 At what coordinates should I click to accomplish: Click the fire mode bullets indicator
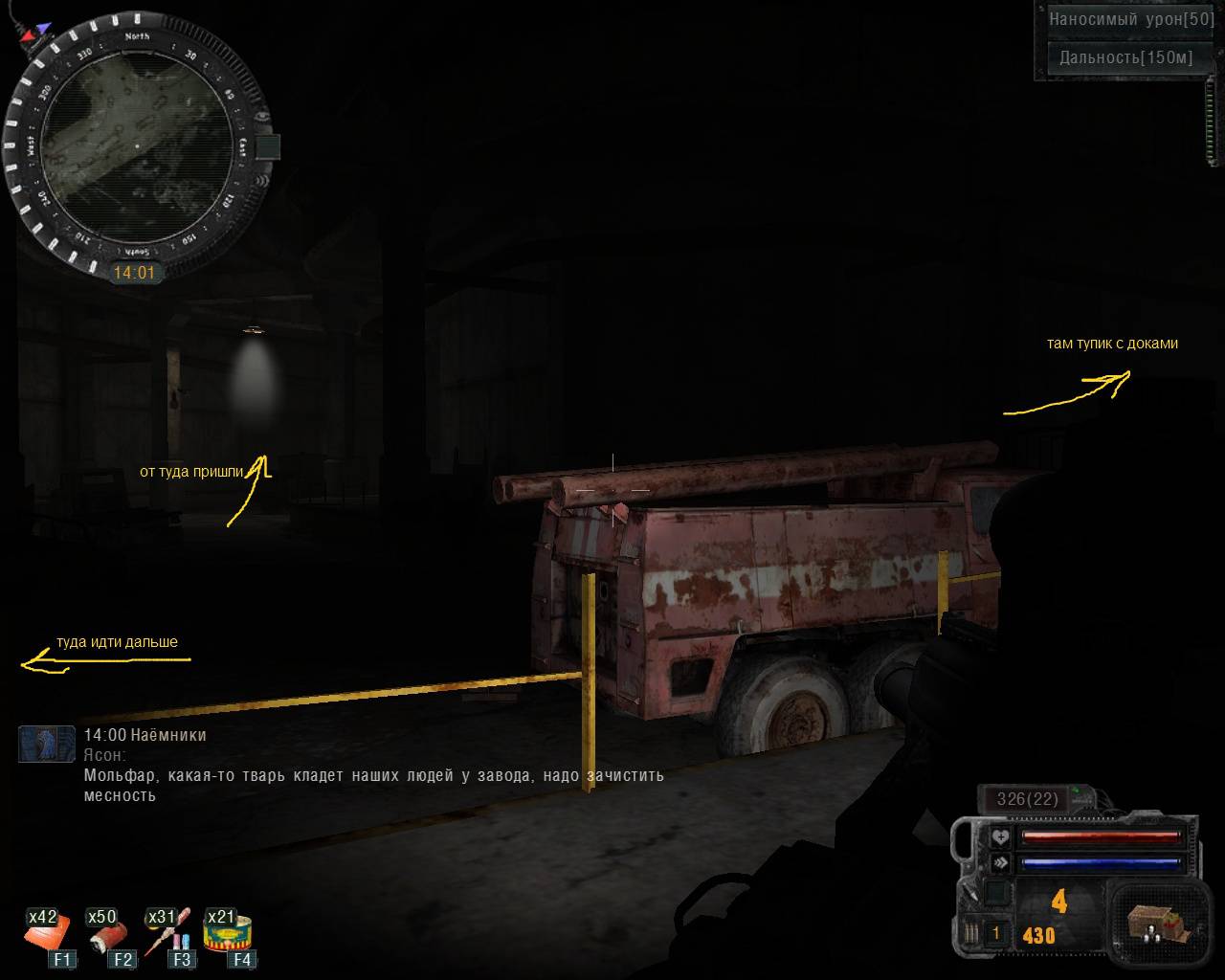(971, 933)
